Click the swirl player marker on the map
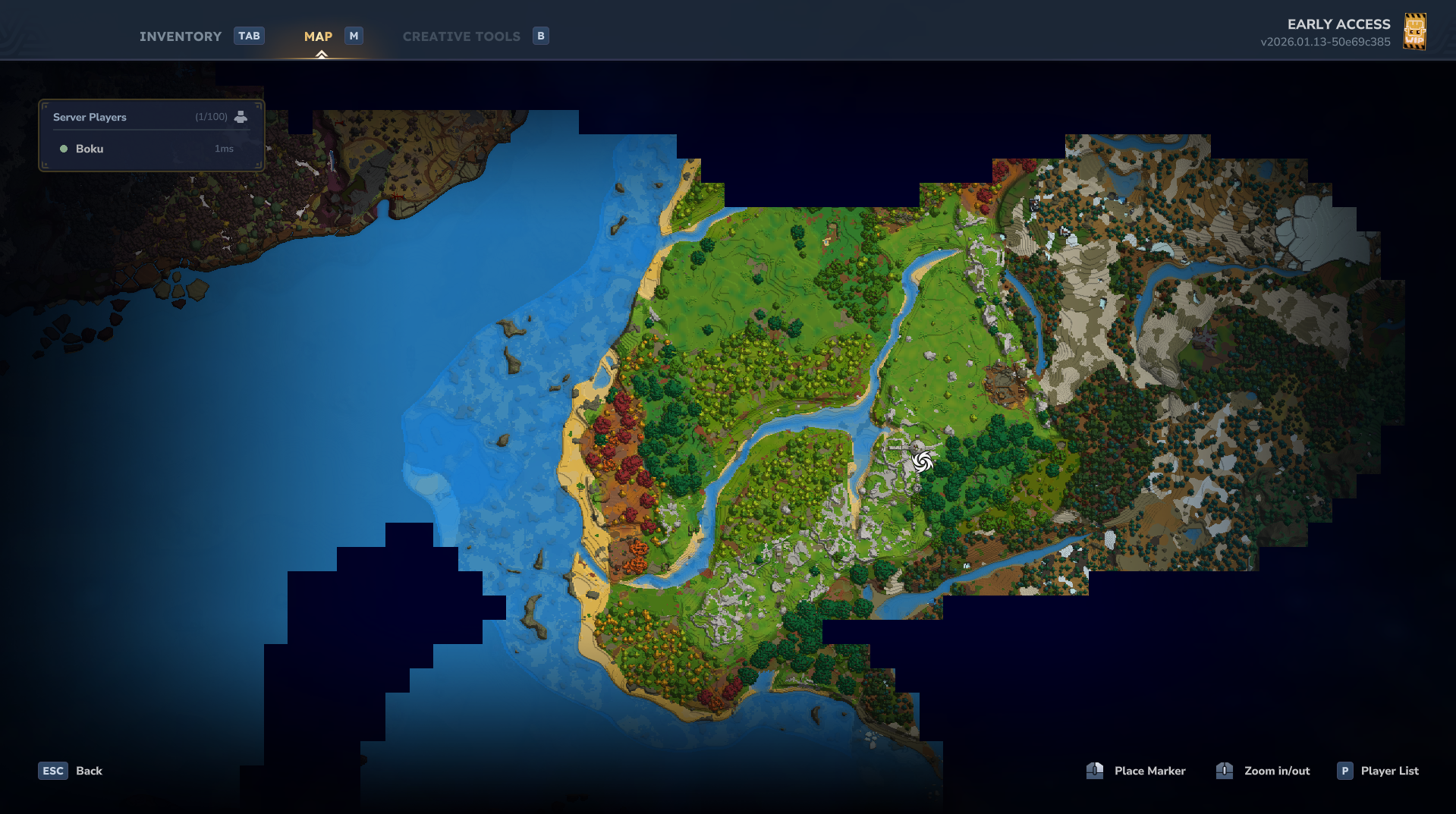Screen dimensions: 1456x814 tap(922, 461)
